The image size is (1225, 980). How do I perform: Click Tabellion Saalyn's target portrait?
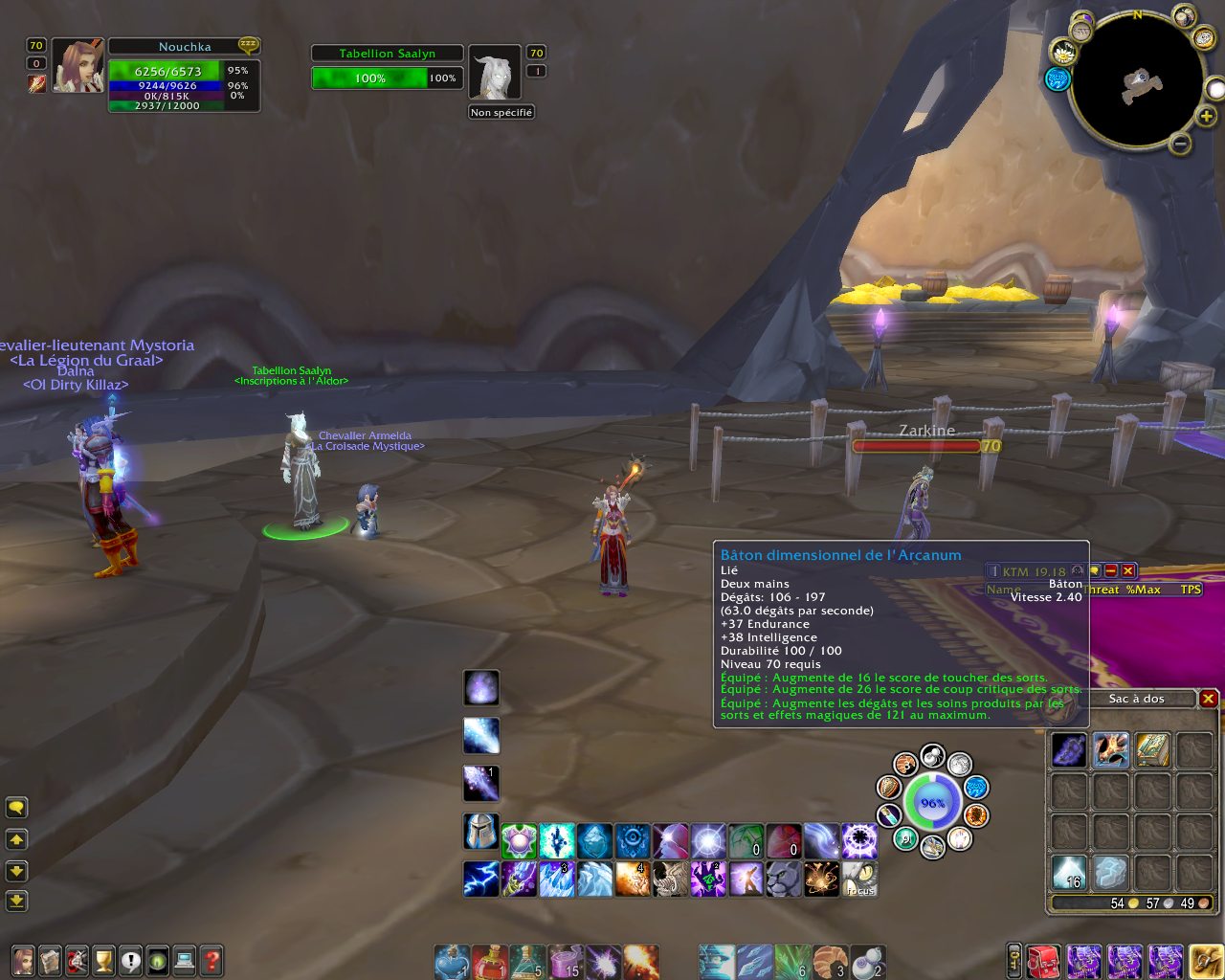(x=495, y=74)
